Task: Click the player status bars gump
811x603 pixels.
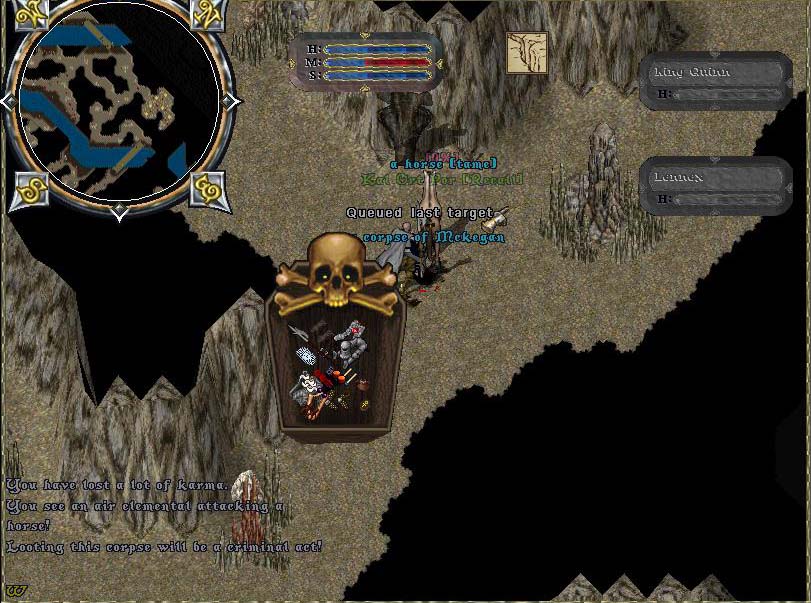Action: tap(366, 61)
